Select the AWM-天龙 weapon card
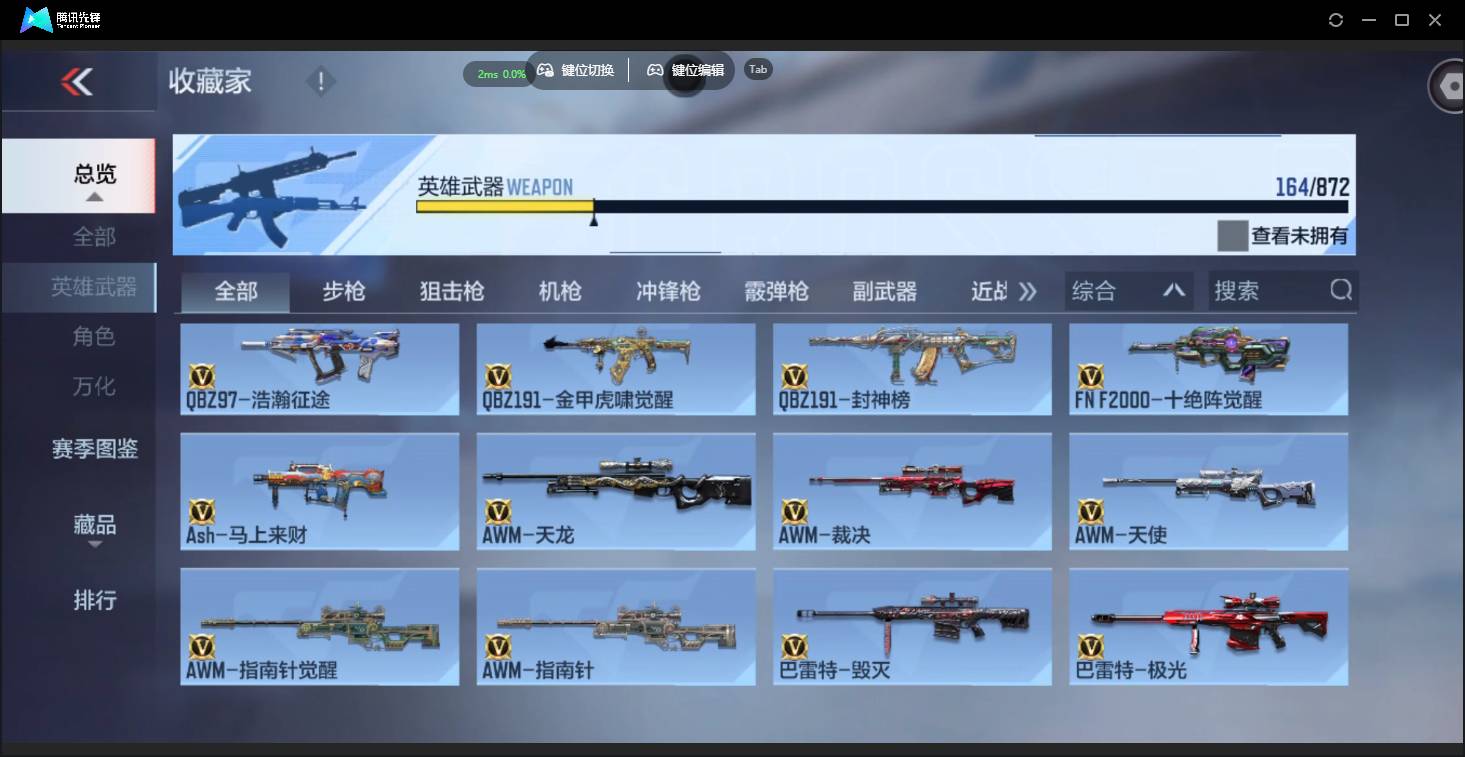Image resolution: width=1465 pixels, height=757 pixels. (x=616, y=490)
